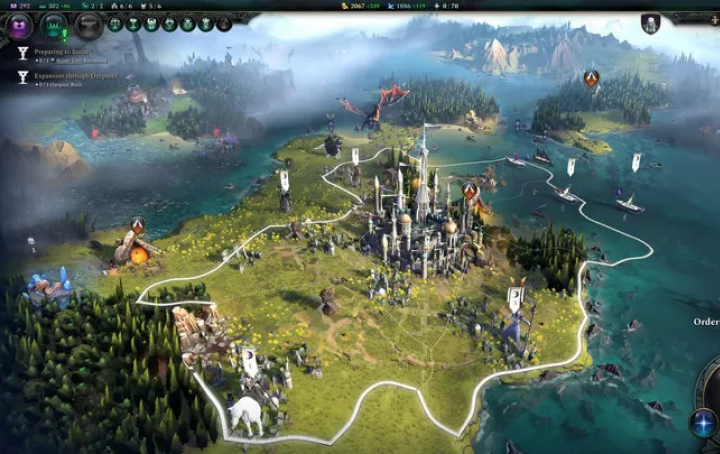Click the blue star spell button

coord(703,421)
